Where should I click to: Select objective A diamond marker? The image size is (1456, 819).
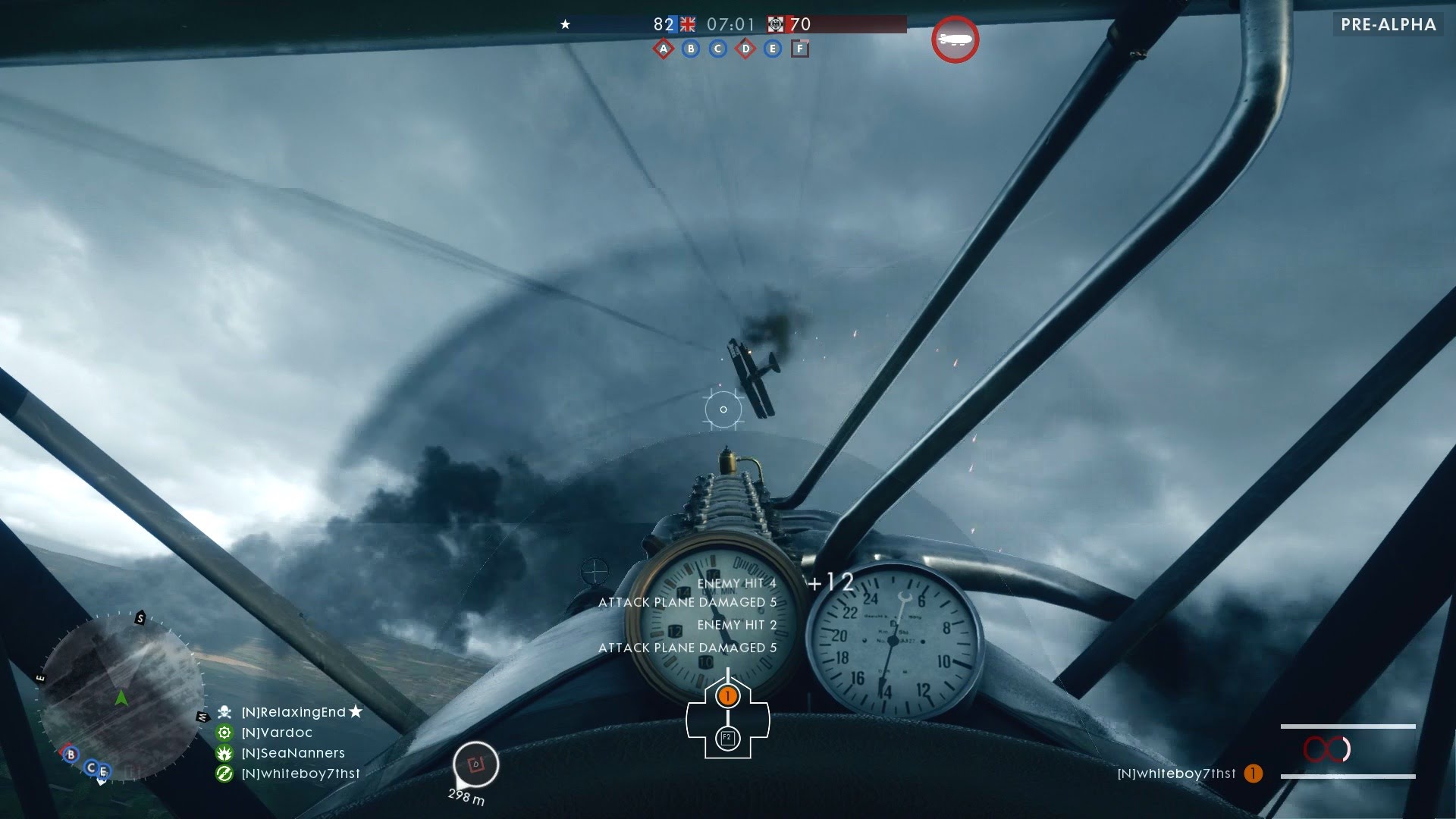click(663, 49)
